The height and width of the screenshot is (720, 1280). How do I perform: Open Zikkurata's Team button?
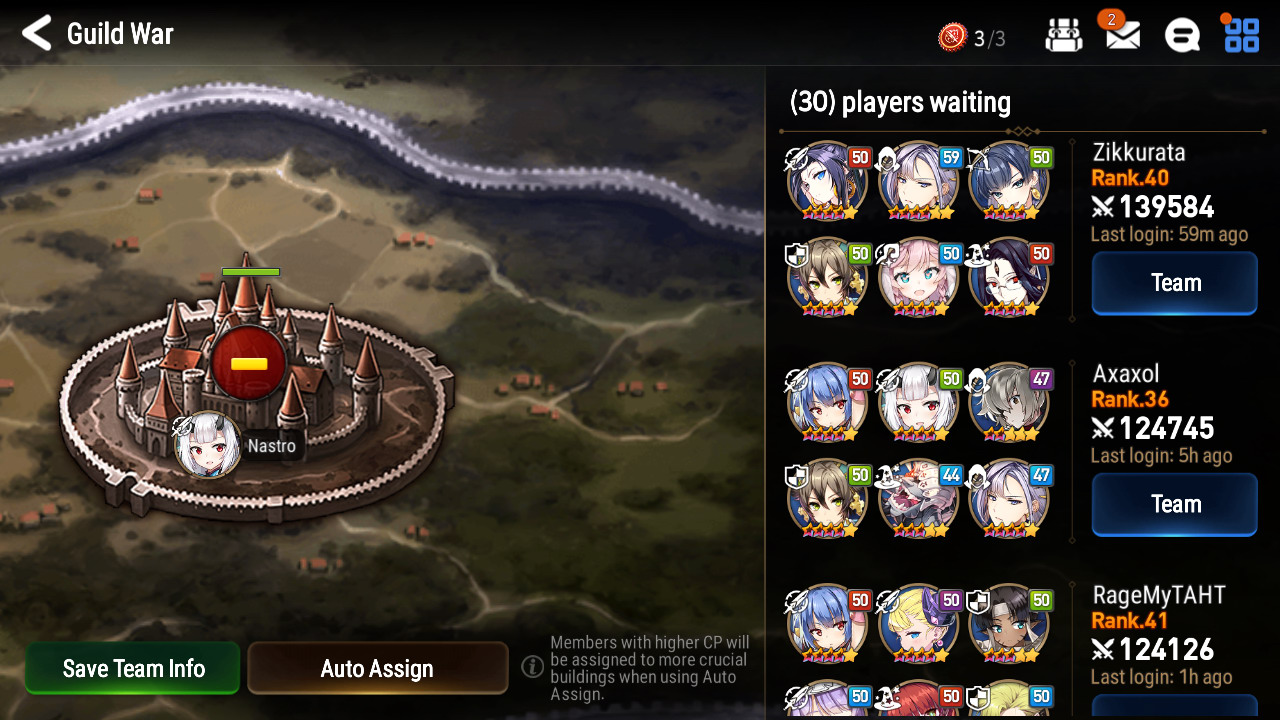coord(1174,283)
